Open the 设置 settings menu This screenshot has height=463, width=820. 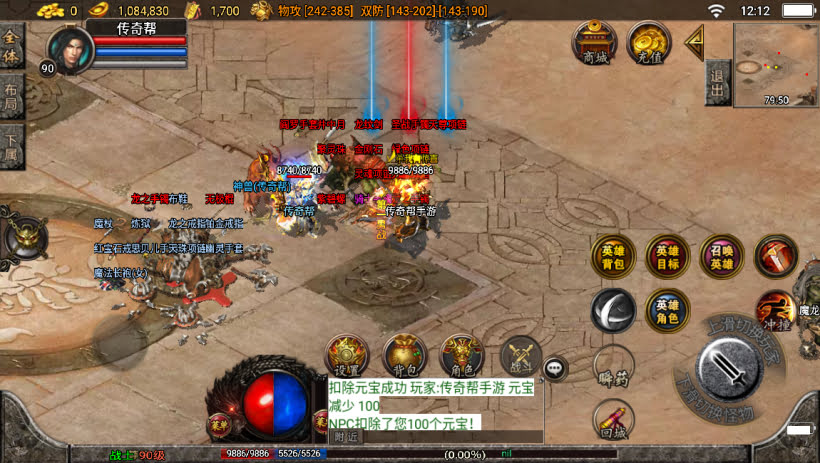347,357
